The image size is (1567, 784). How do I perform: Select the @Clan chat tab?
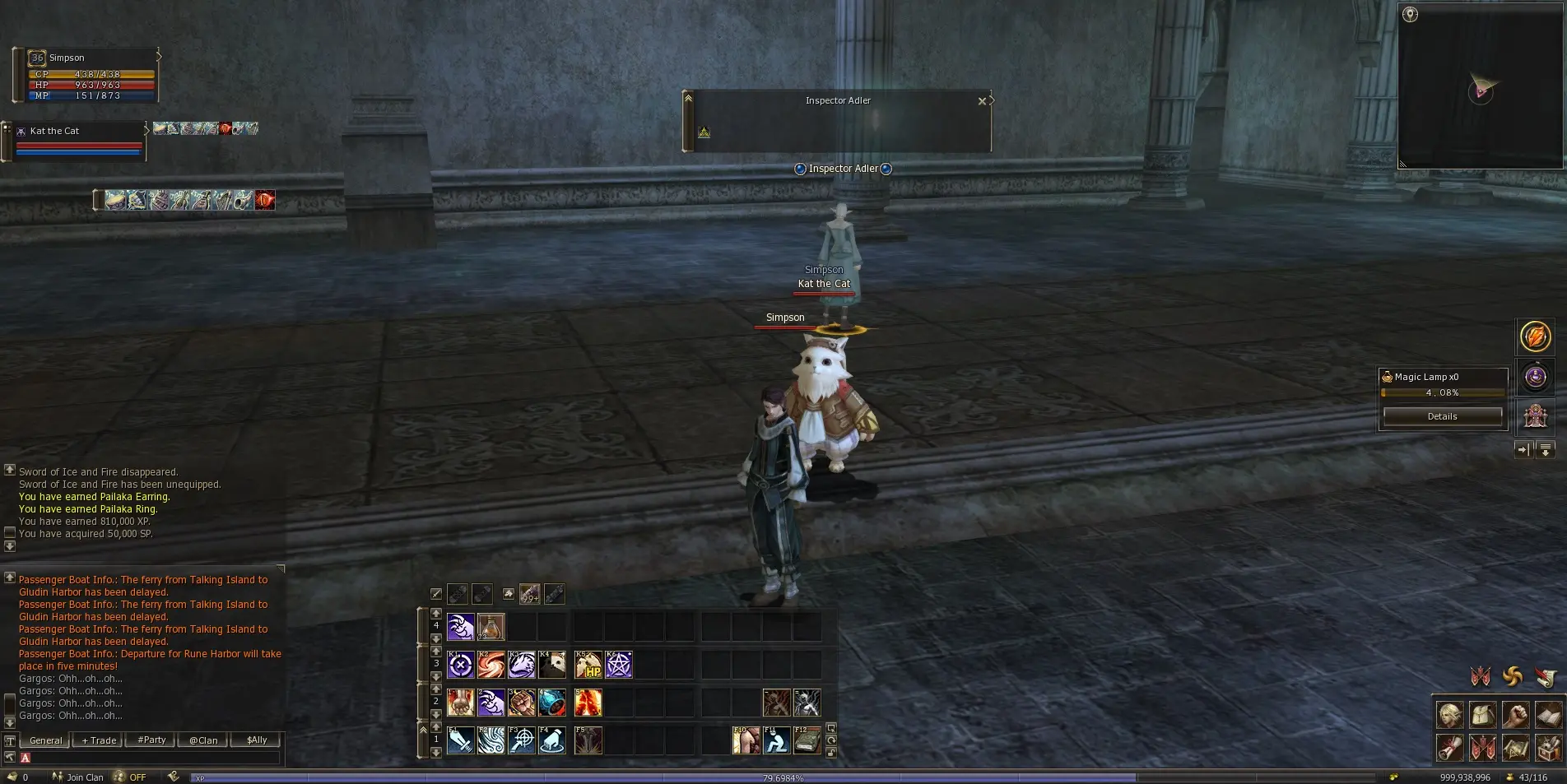pos(203,740)
